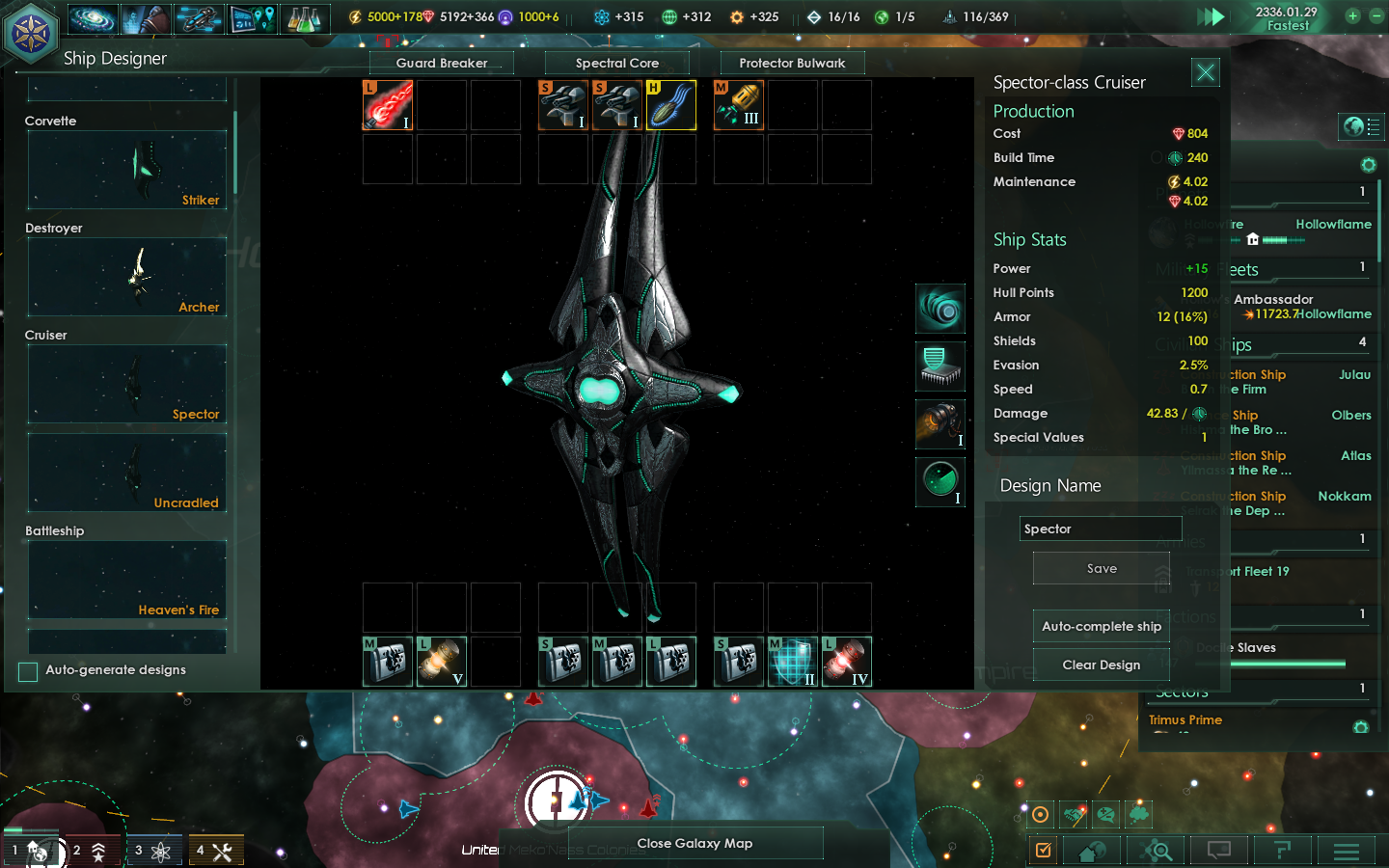Viewport: 1389px width, 868px height.
Task: Select the Striker corvette design
Action: (127, 170)
